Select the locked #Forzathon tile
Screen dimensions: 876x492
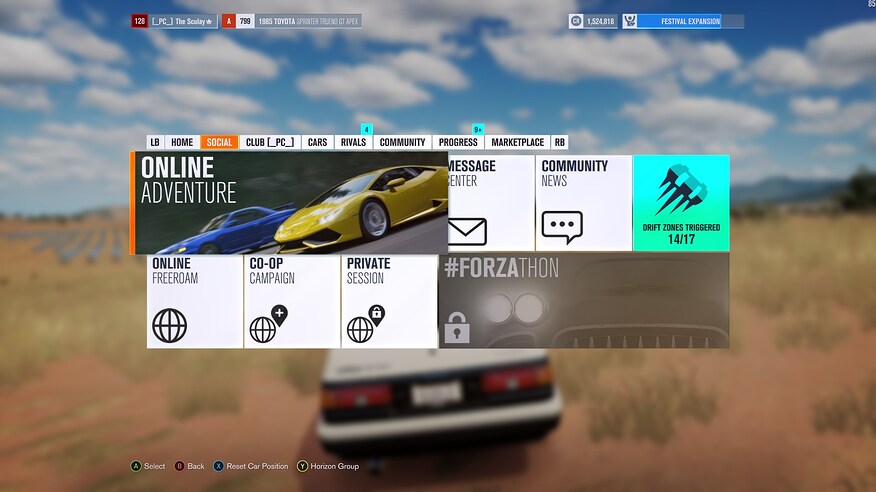click(583, 301)
